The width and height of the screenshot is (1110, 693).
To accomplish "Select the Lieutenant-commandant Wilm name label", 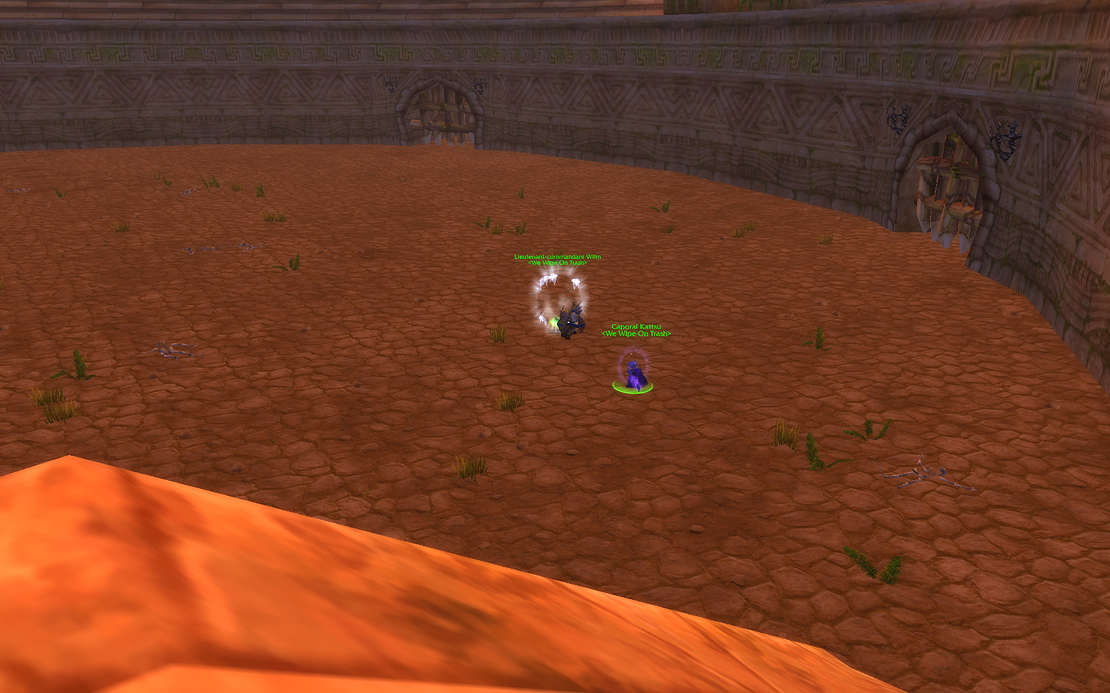I will (558, 257).
